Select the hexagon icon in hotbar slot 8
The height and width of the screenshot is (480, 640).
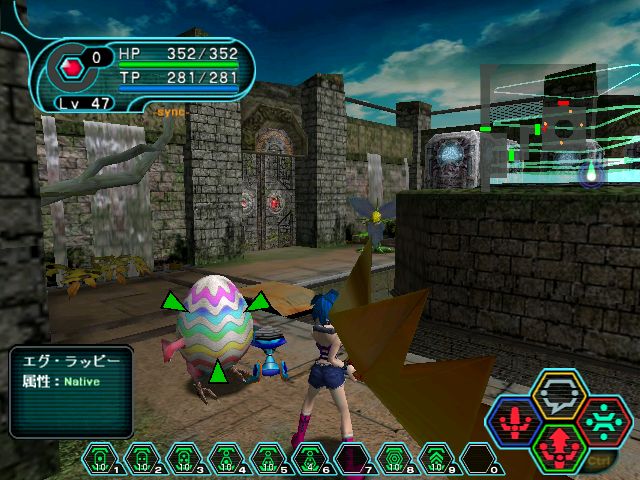(x=395, y=460)
